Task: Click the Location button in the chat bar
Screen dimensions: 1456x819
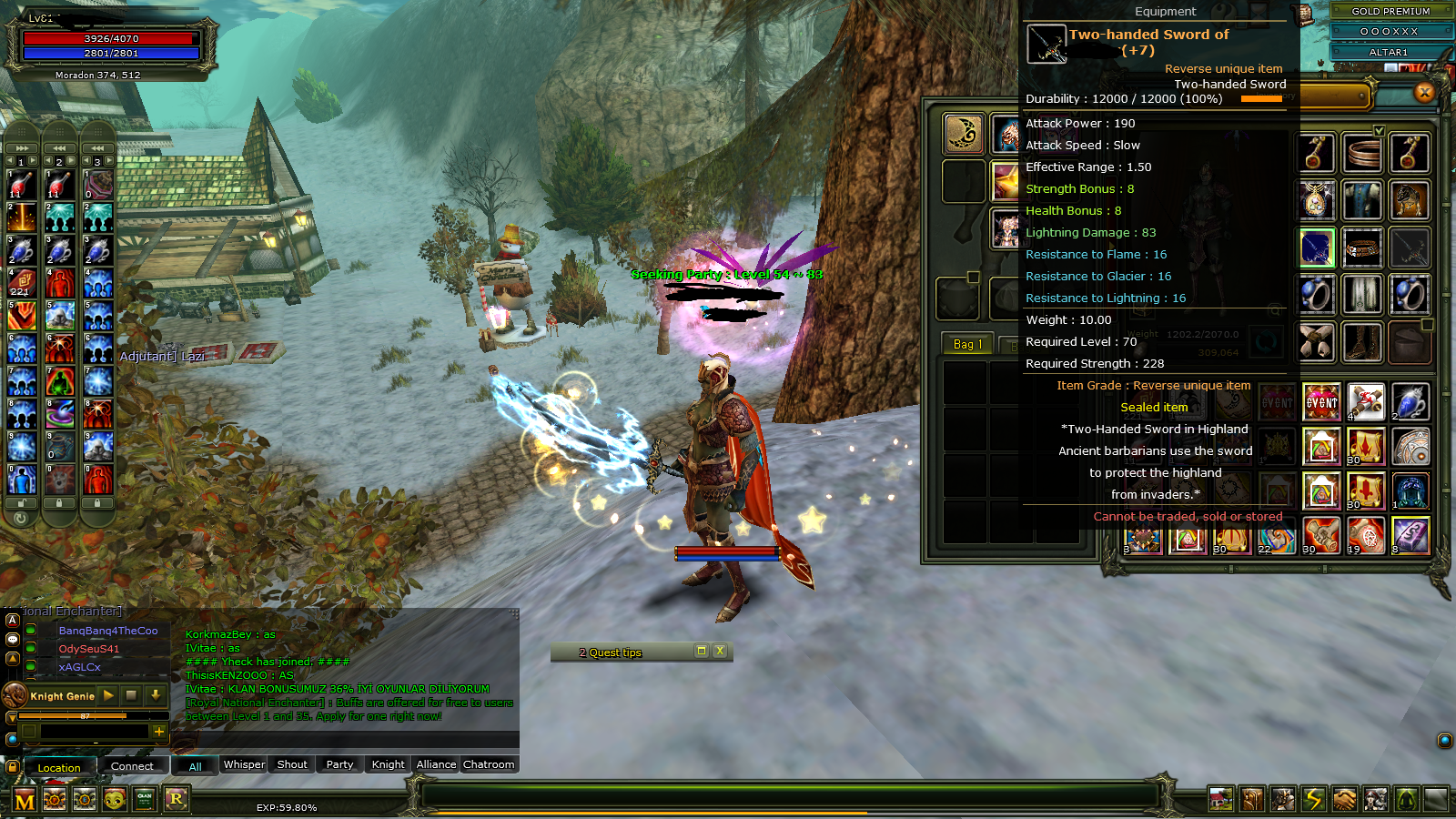Action: tap(58, 767)
